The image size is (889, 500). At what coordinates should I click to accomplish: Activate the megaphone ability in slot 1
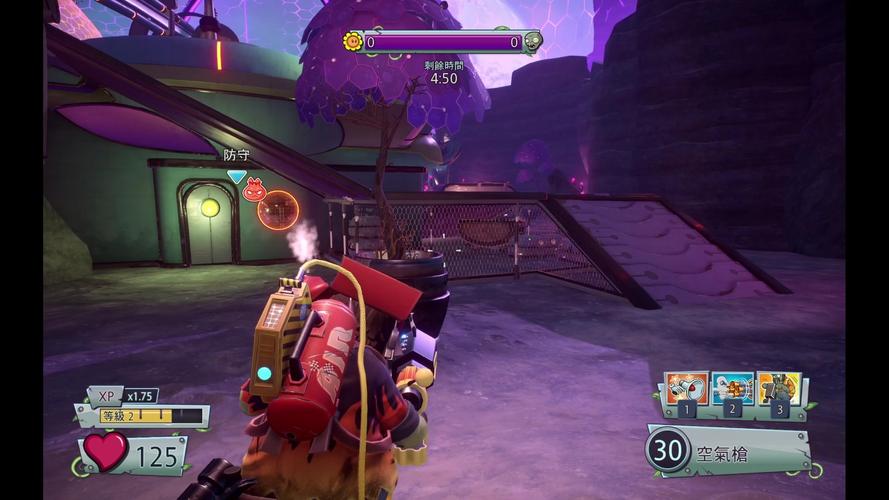tap(687, 387)
